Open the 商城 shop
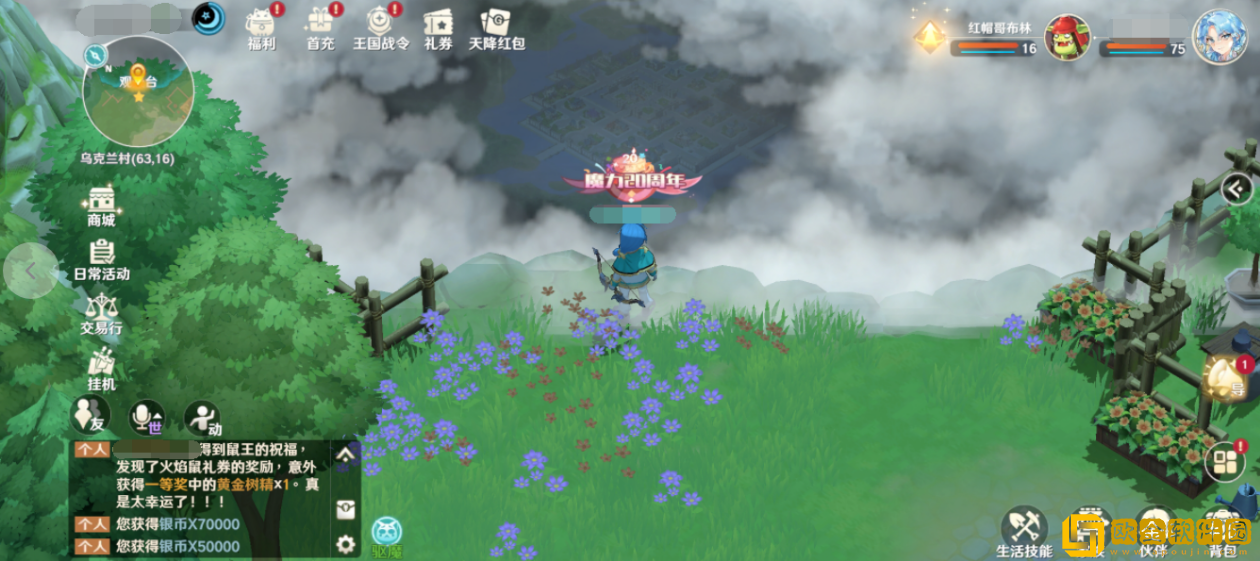Screen dimensions: 1260x561 coord(101,205)
